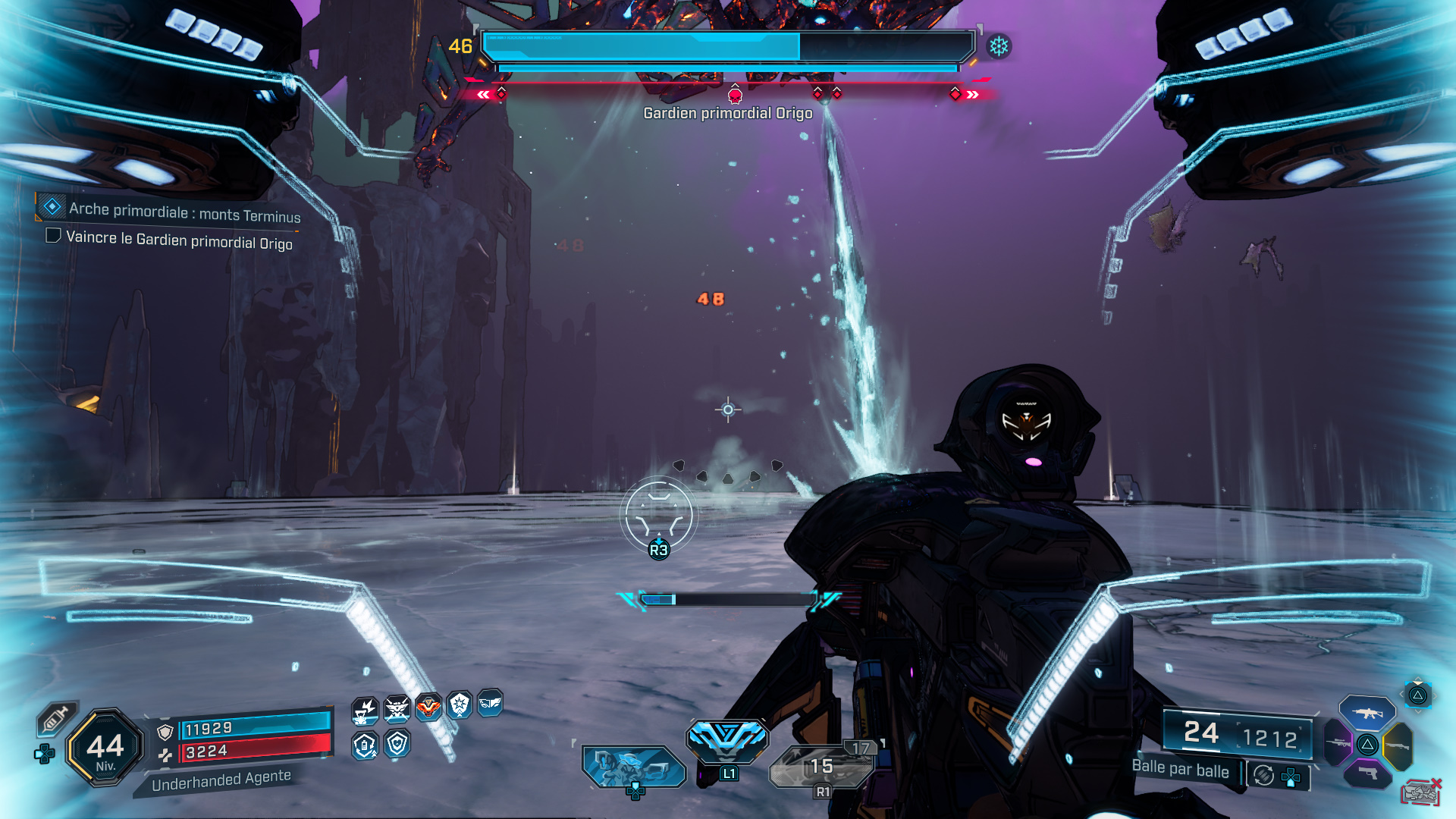Inspect the lightning bolt buff icon
The width and height of the screenshot is (1456, 819).
click(365, 710)
